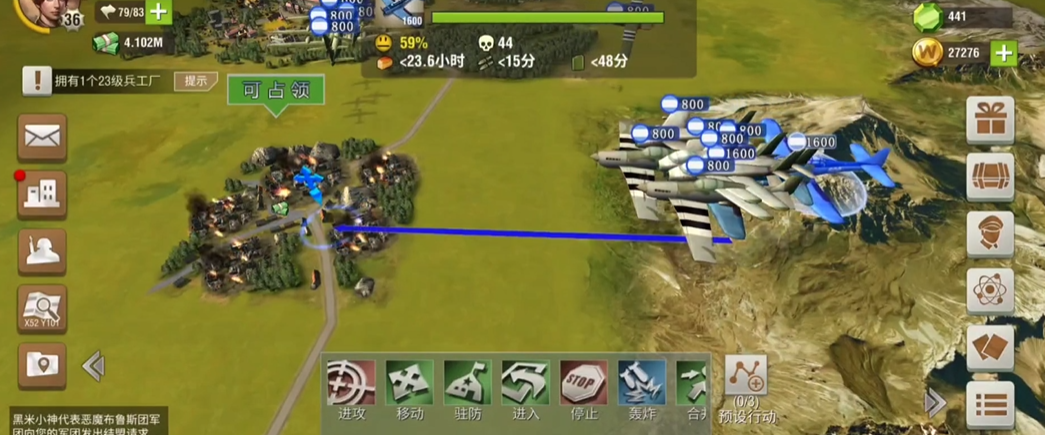
Task: Choose the 移动 move command
Action: pos(409,385)
